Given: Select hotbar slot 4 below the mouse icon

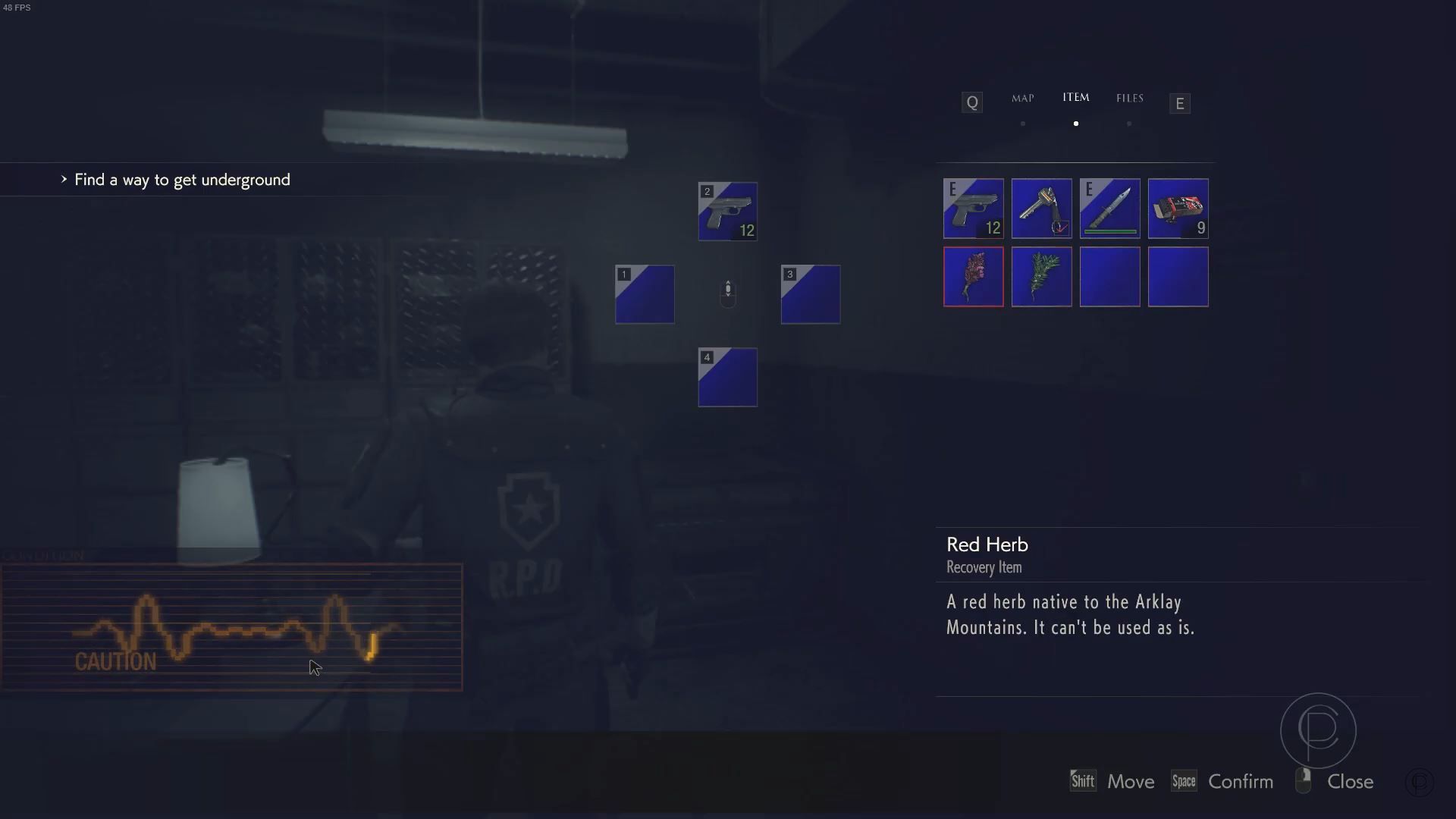Looking at the screenshot, I should (x=727, y=377).
